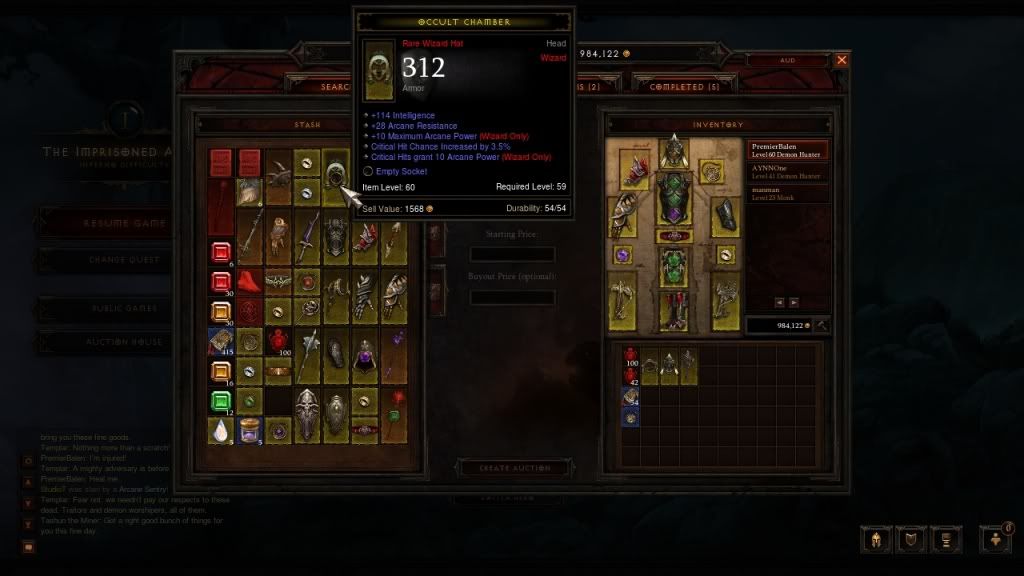Image resolution: width=1024 pixels, height=576 pixels.
Task: Pick the owl-shaped item in stash
Action: (279, 223)
